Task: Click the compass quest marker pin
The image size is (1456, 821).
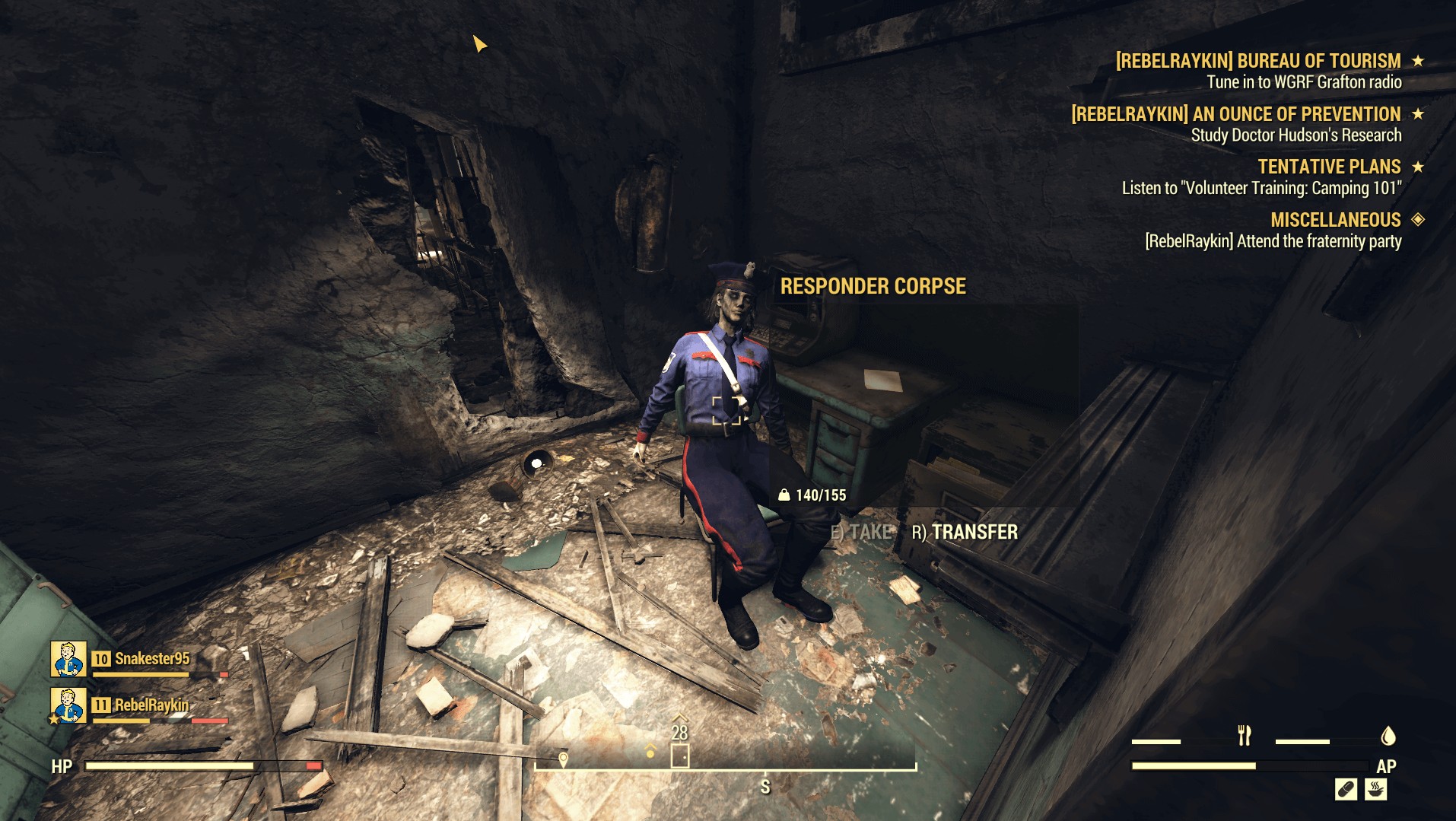Action: 563,759
